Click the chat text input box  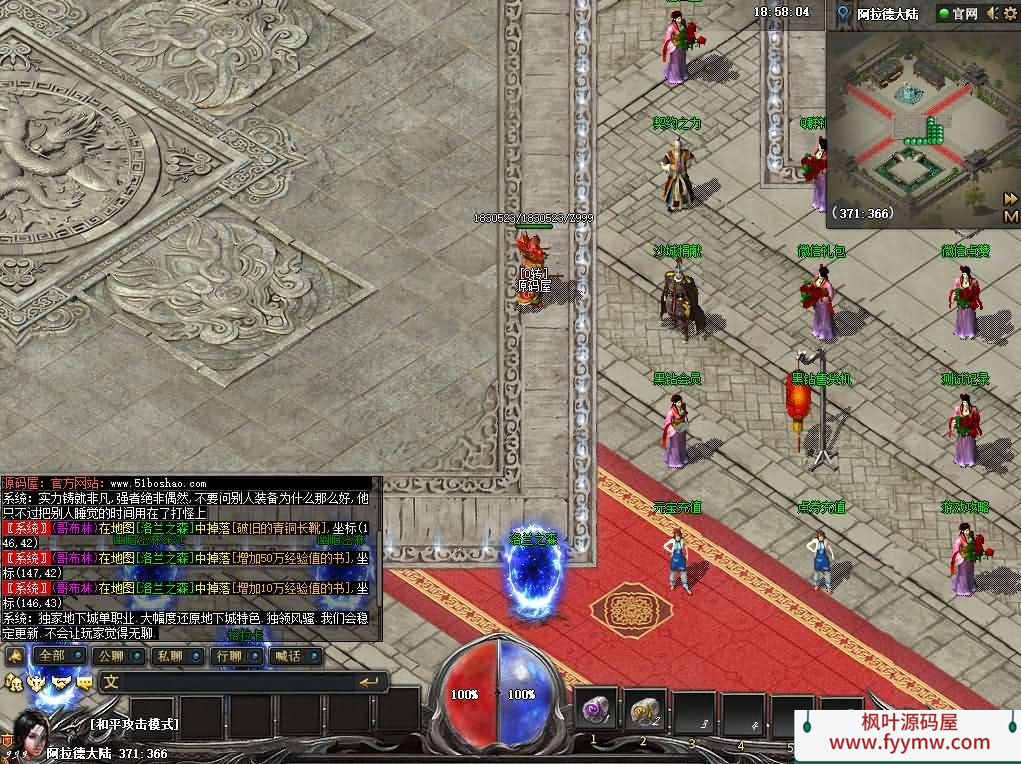pos(230,682)
